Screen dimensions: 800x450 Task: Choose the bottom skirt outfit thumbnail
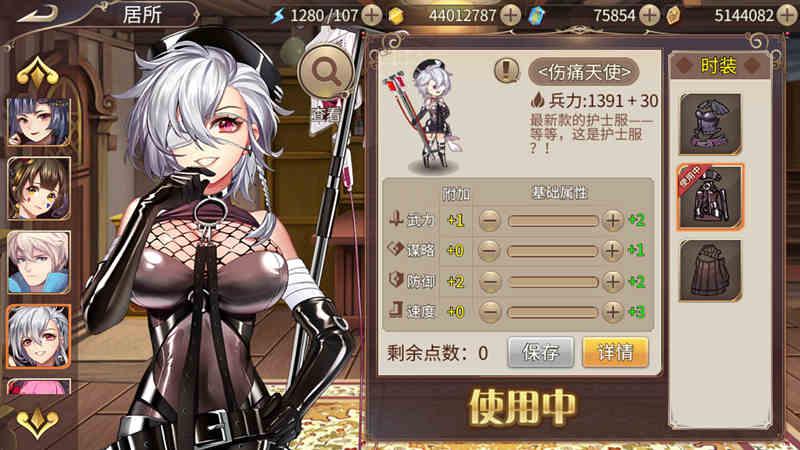(x=710, y=270)
